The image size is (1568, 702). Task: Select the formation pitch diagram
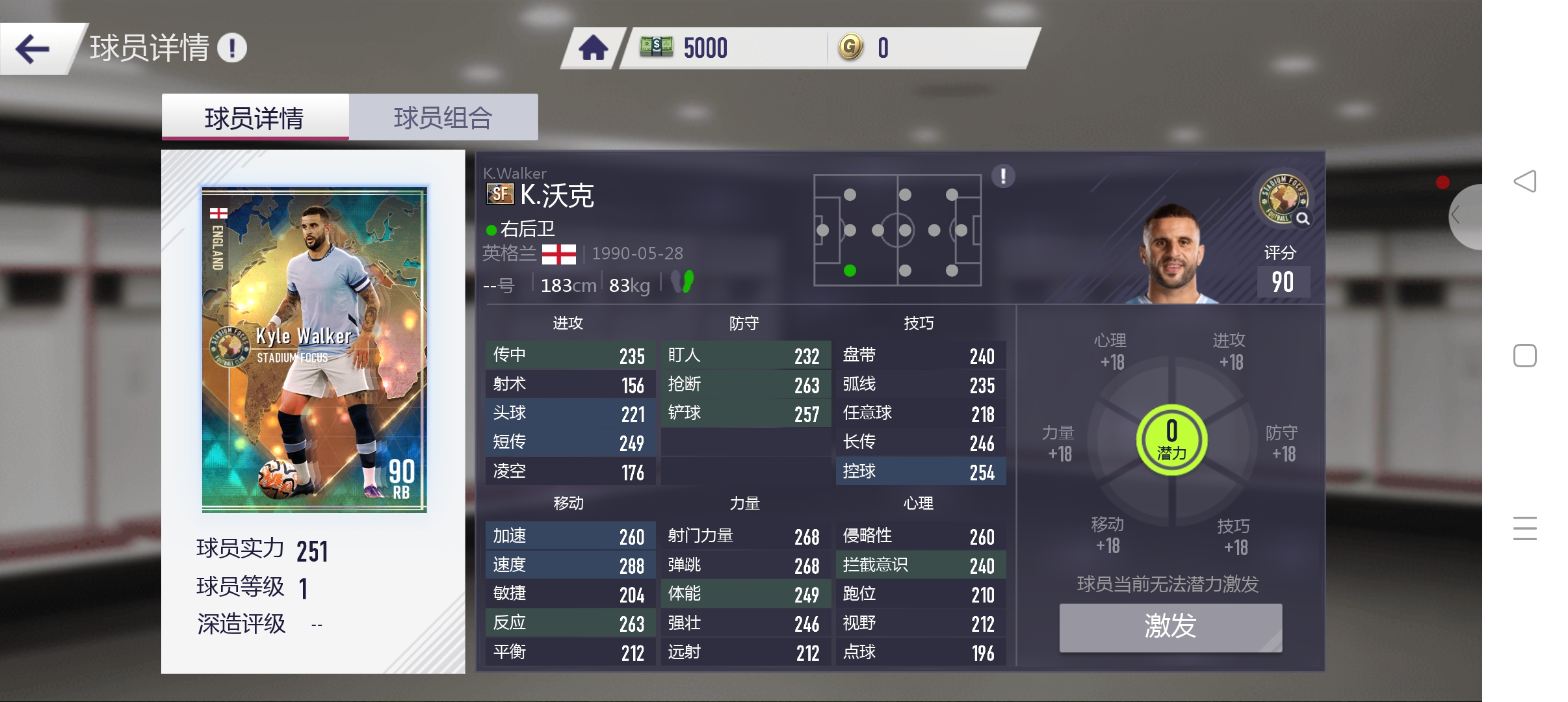(x=897, y=230)
